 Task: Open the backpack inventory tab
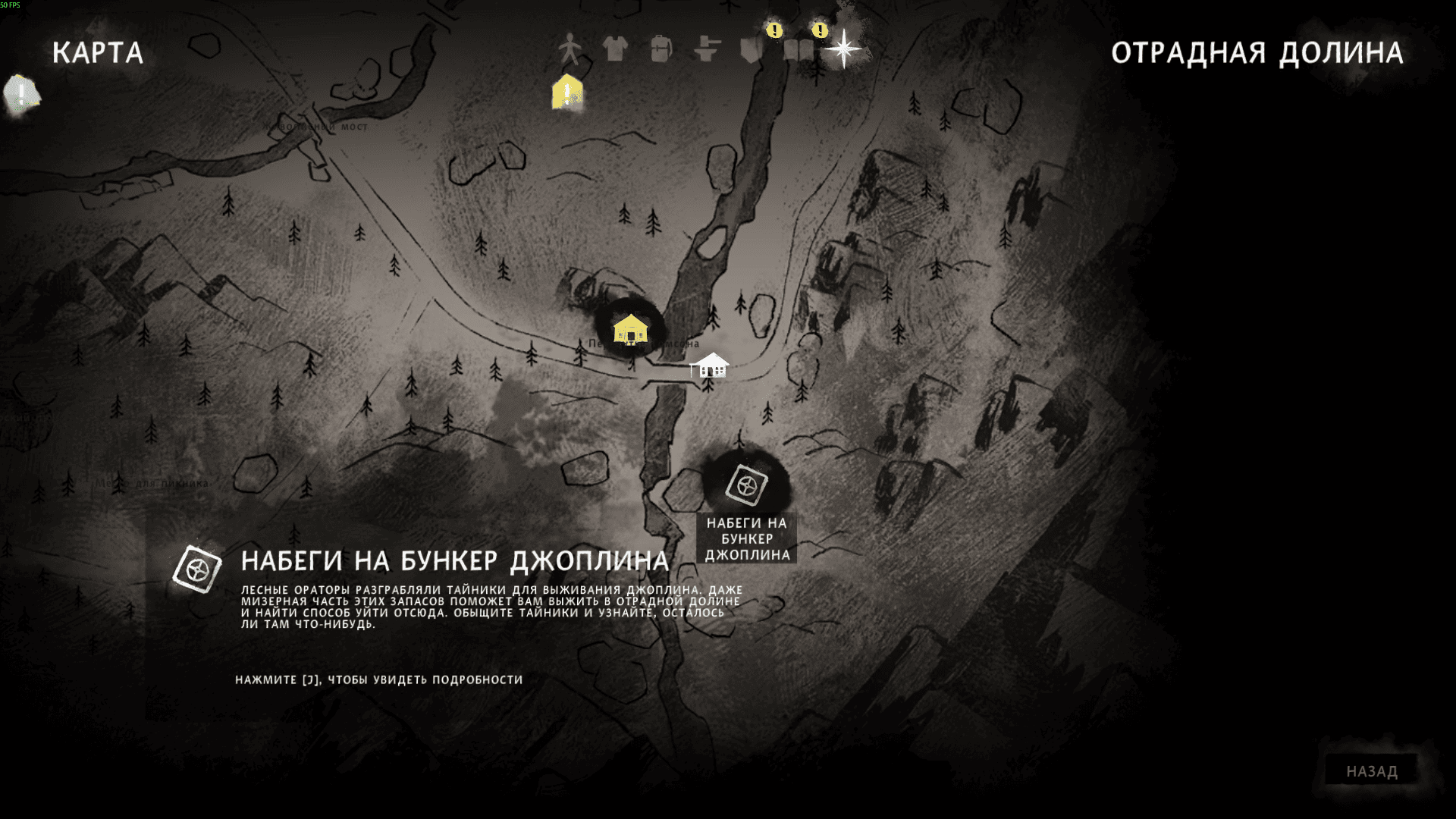[661, 49]
